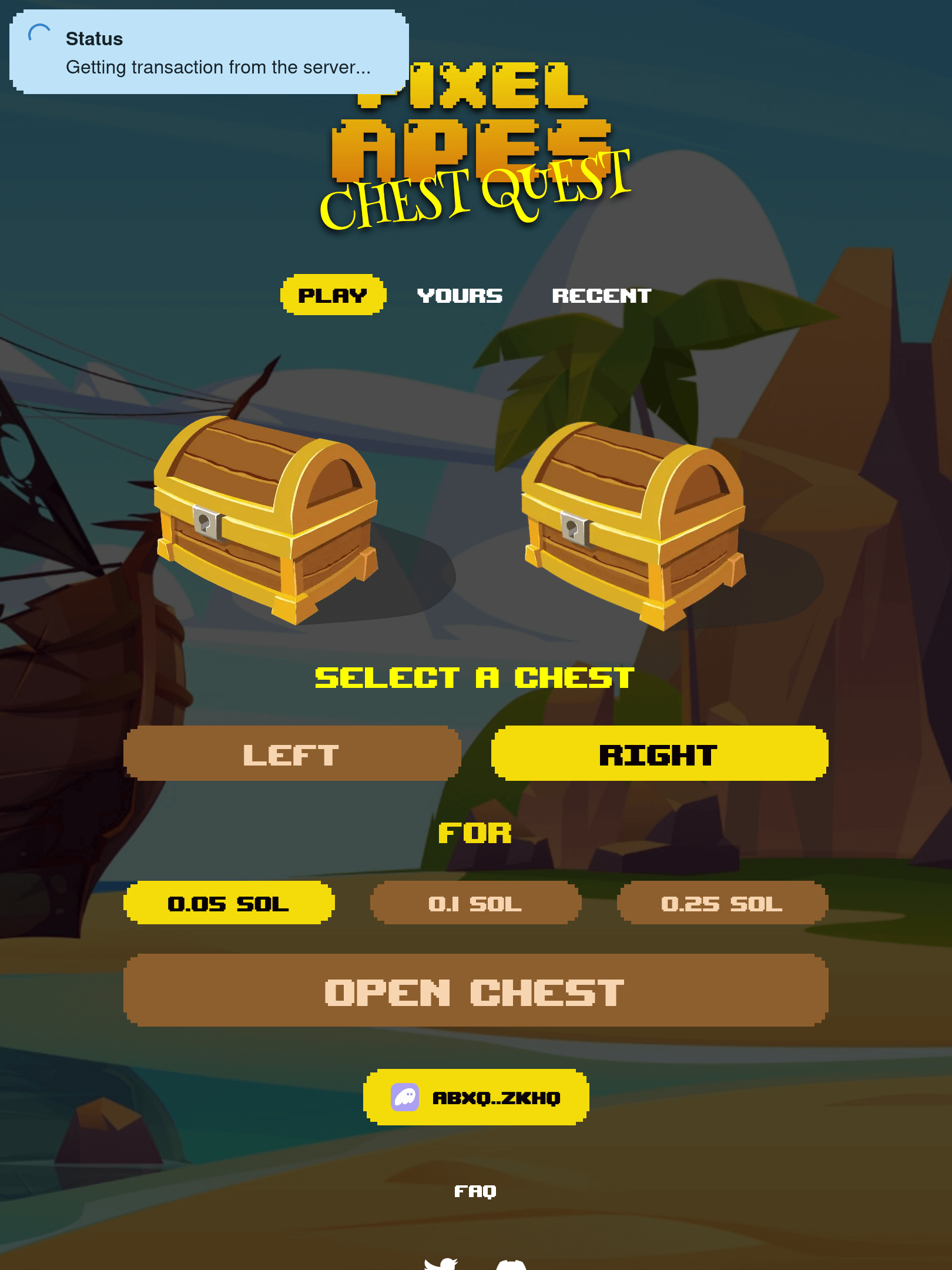Viewport: 952px width, 1270px height.
Task: Open the FAQ link
Action: tap(476, 1192)
